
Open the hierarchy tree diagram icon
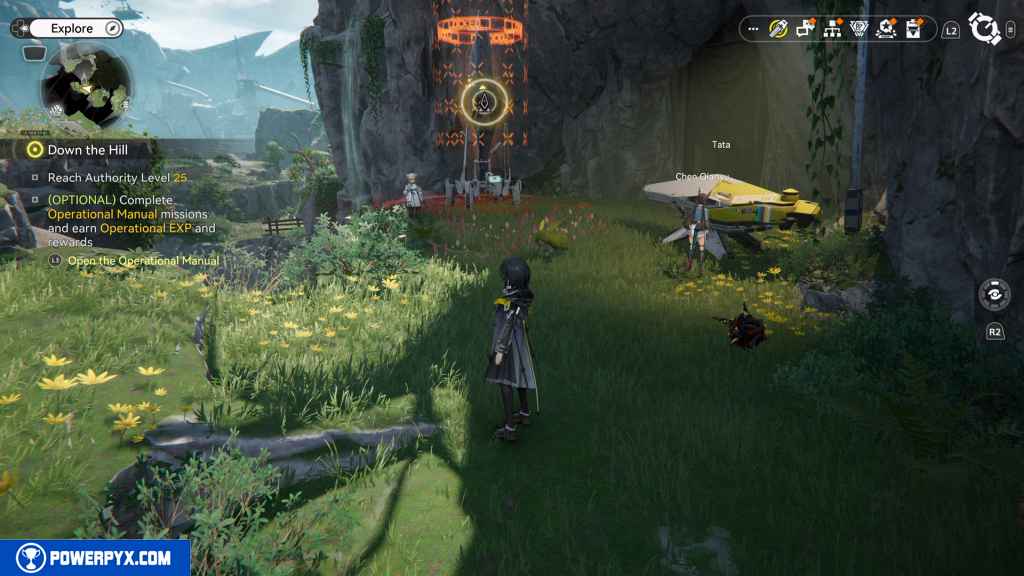(x=832, y=29)
